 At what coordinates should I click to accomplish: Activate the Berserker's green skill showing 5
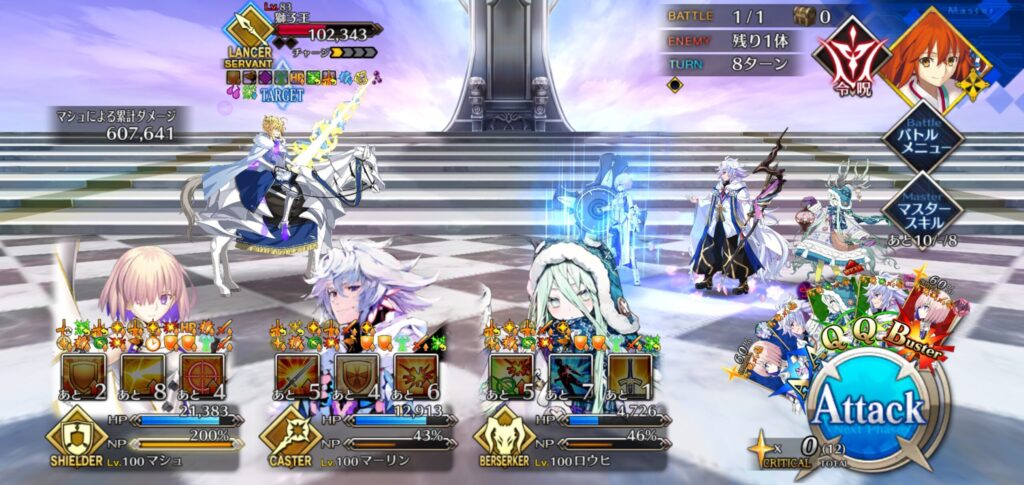tap(511, 376)
